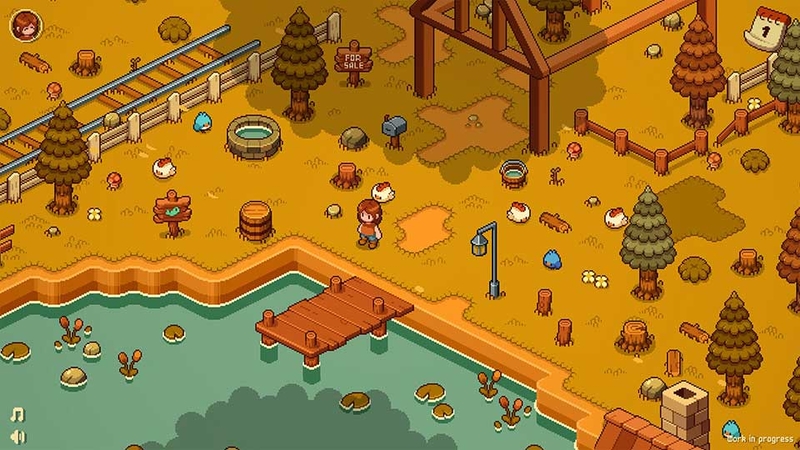The height and width of the screenshot is (450, 800).
Task: Toggle the sound speaker button
Action: coord(17,436)
